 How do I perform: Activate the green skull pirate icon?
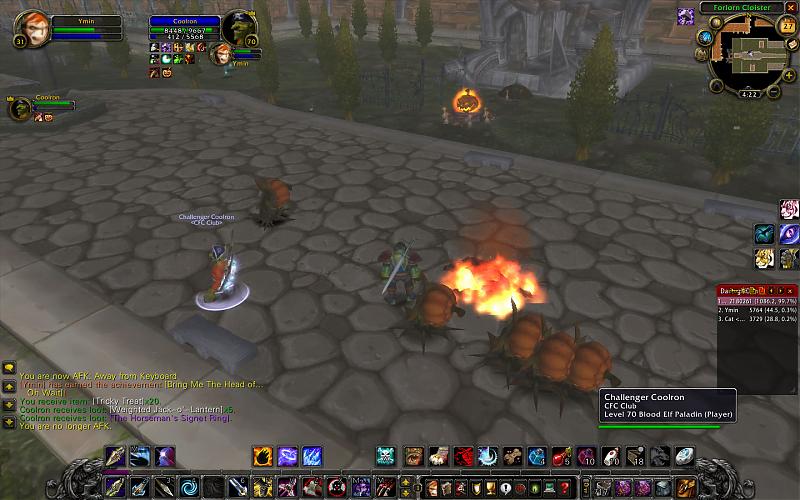coord(387,457)
